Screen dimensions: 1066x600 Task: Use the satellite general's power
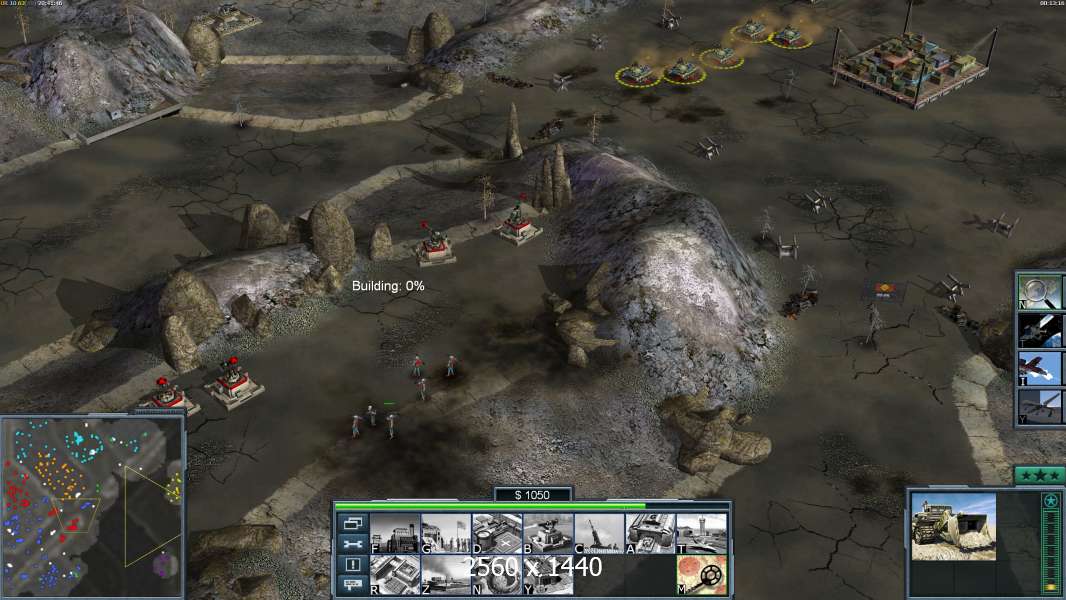coord(1039,329)
